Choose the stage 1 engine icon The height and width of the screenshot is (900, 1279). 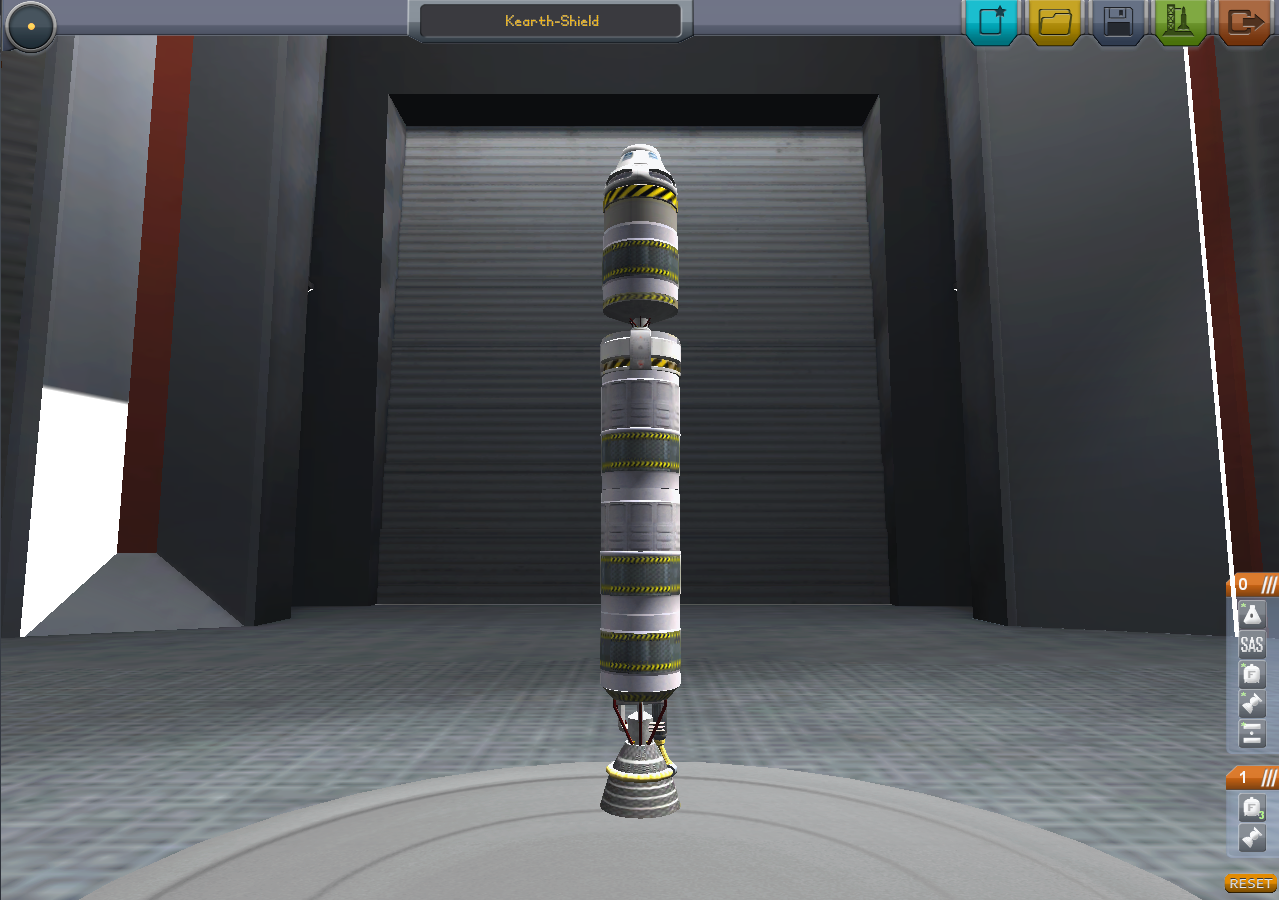[x=1252, y=838]
